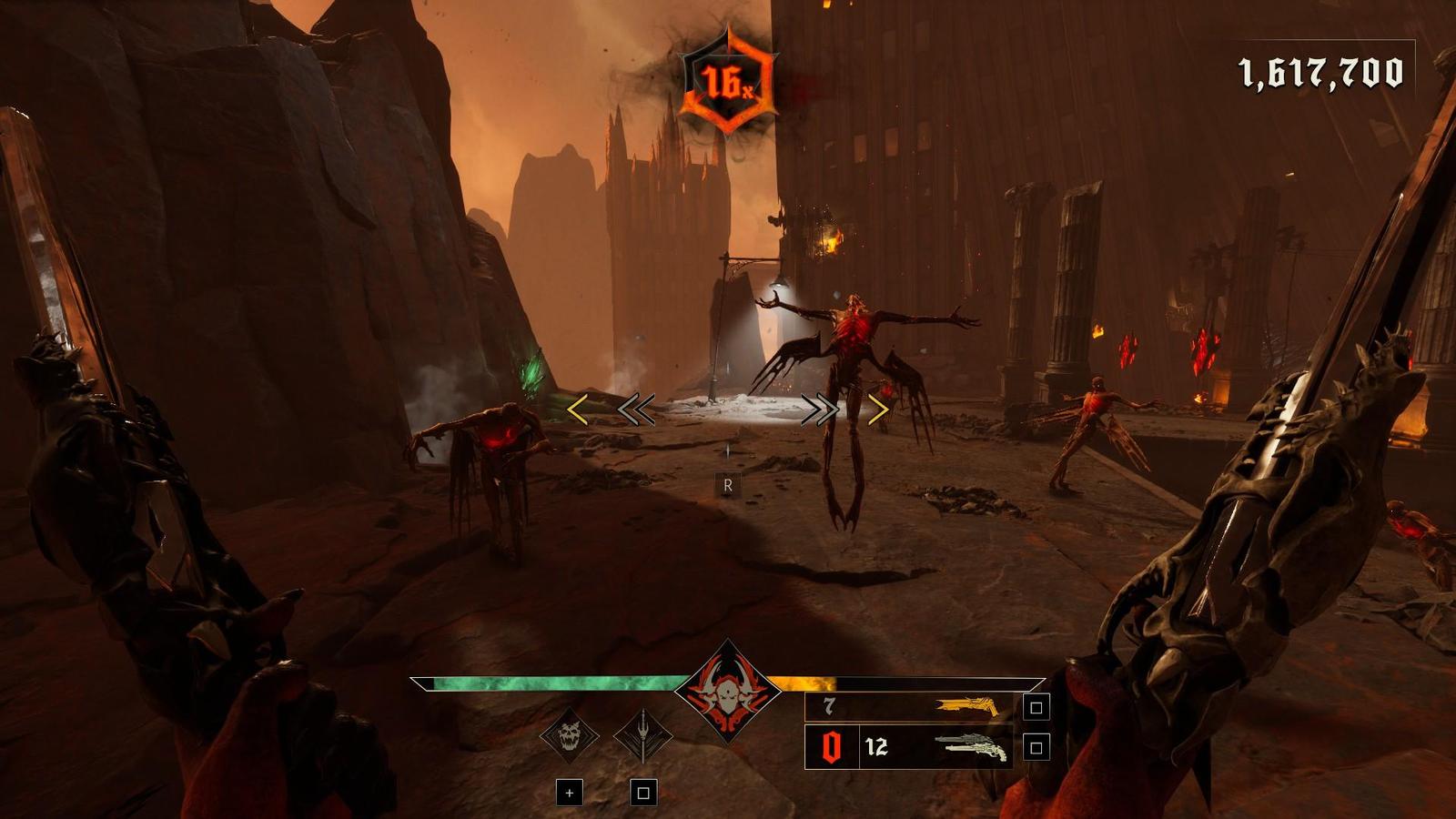Activate the sword blade ability icon
Image resolution: width=1456 pixels, height=819 pixels.
pyautogui.click(x=642, y=734)
